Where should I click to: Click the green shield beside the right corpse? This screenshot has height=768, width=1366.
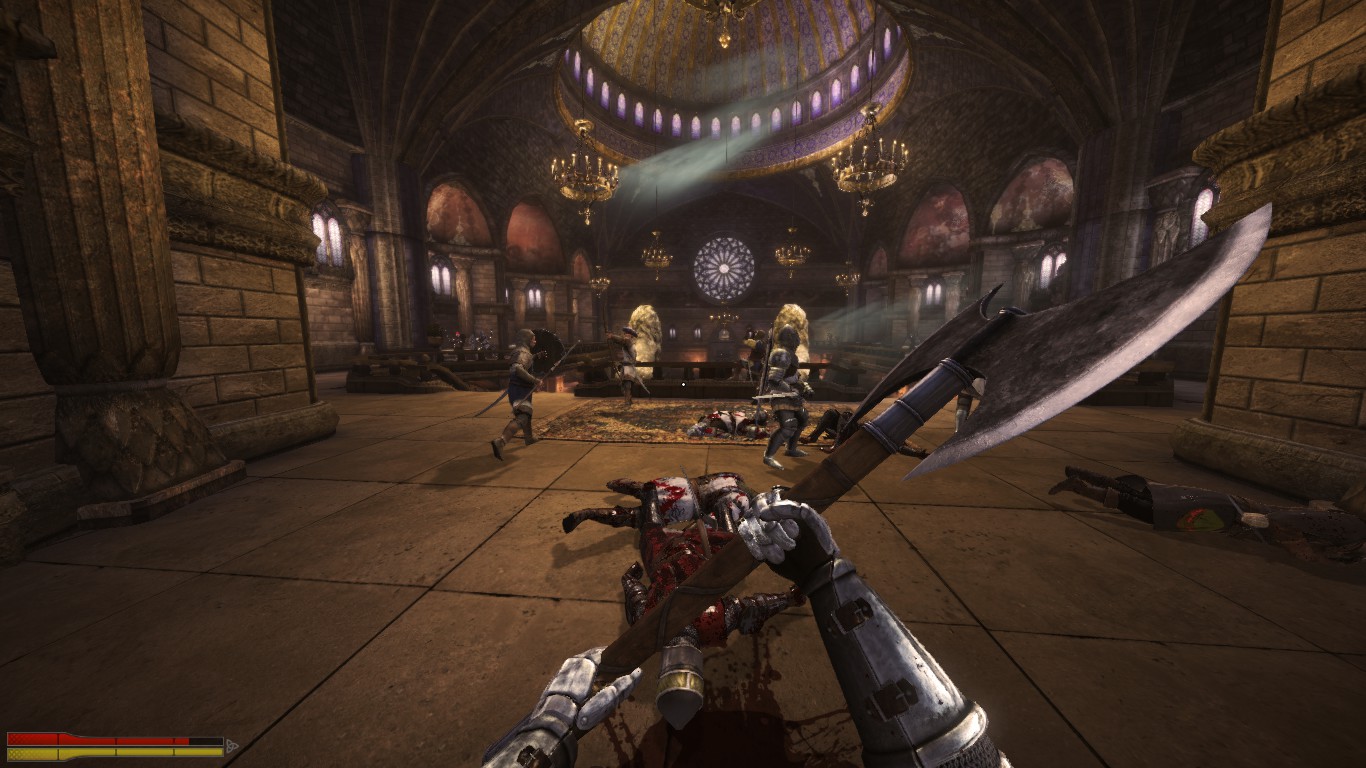[1200, 520]
